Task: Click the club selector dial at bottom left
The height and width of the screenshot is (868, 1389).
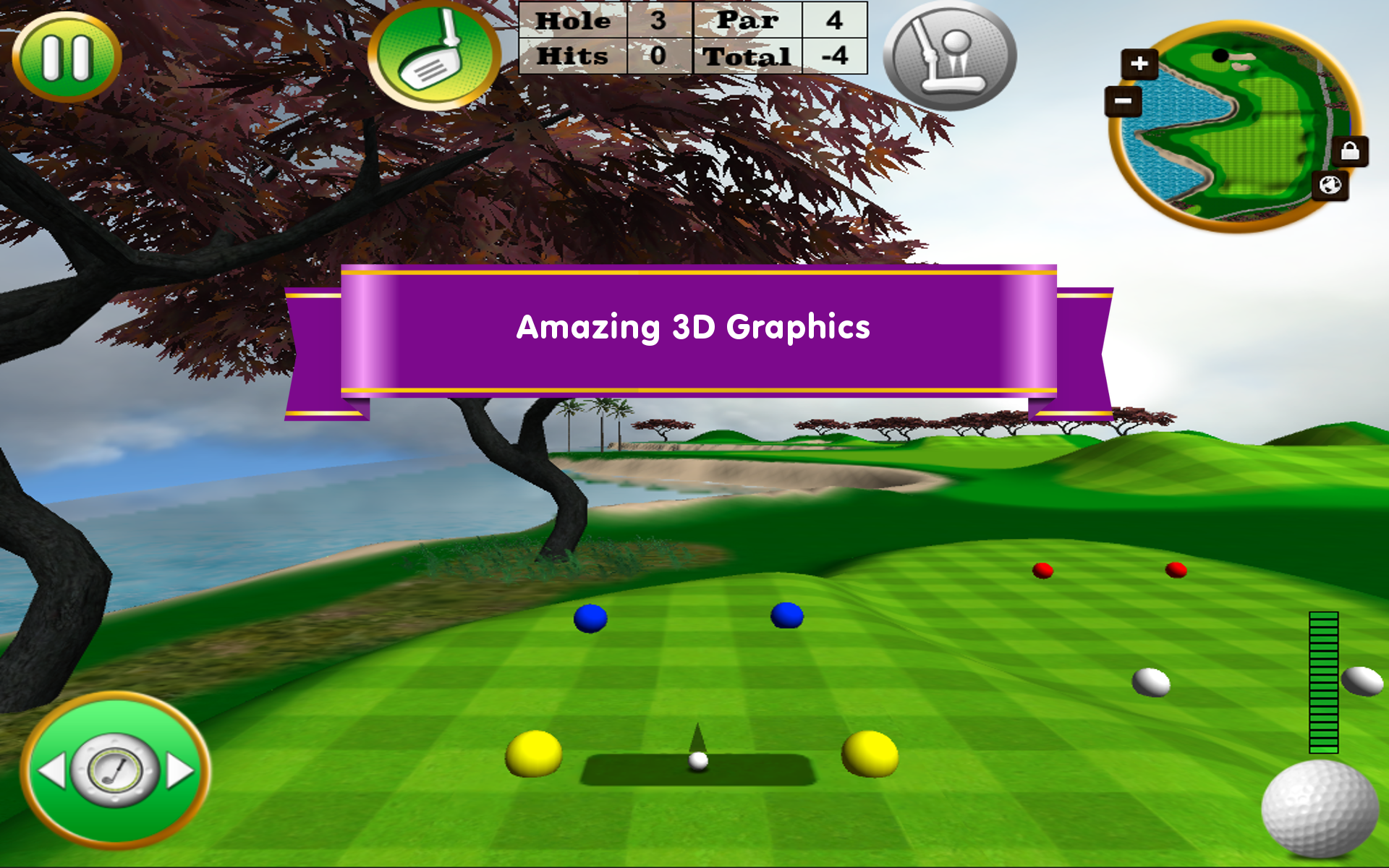Action: [116, 769]
